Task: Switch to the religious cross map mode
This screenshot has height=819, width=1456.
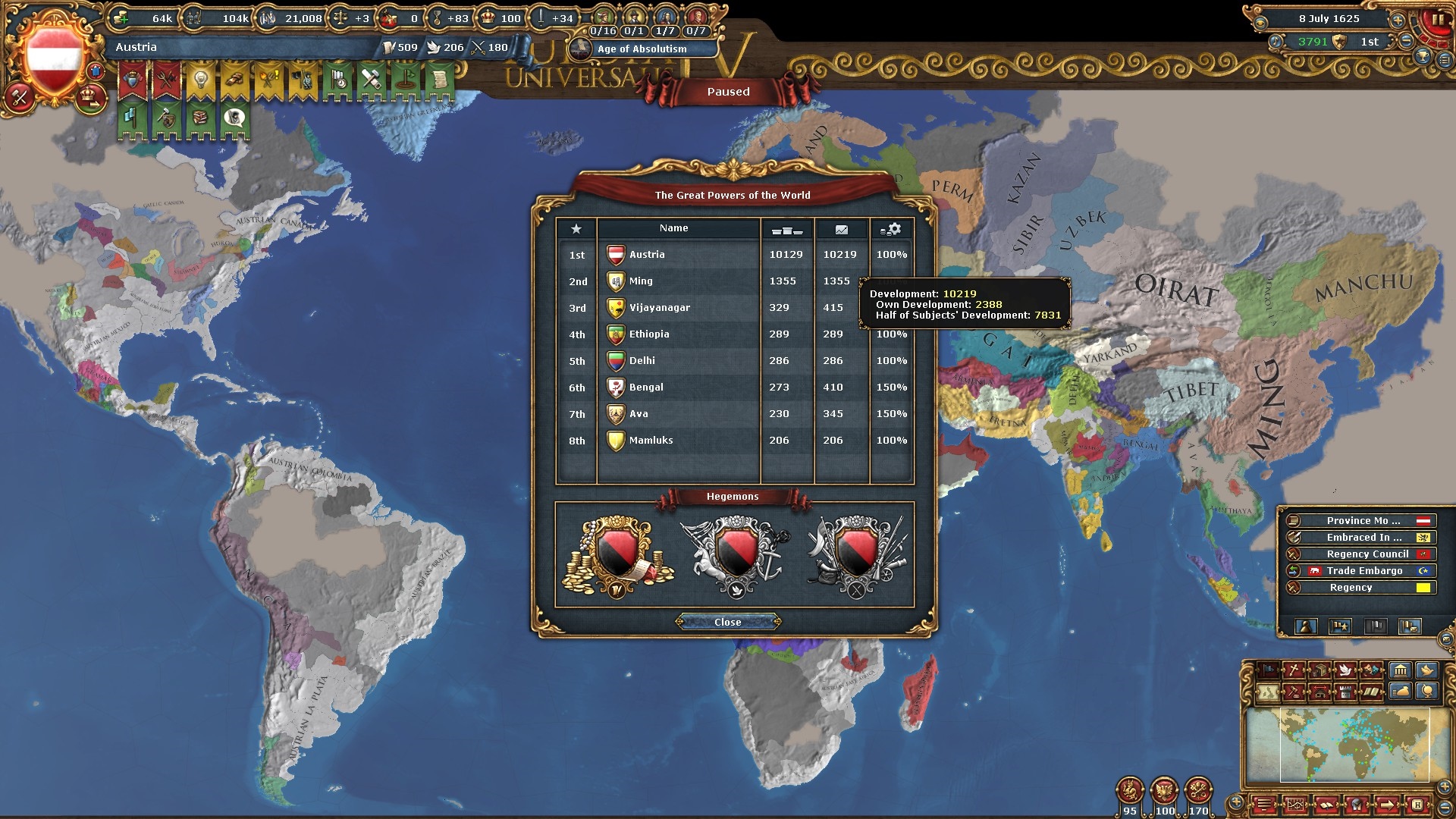Action: (1293, 670)
